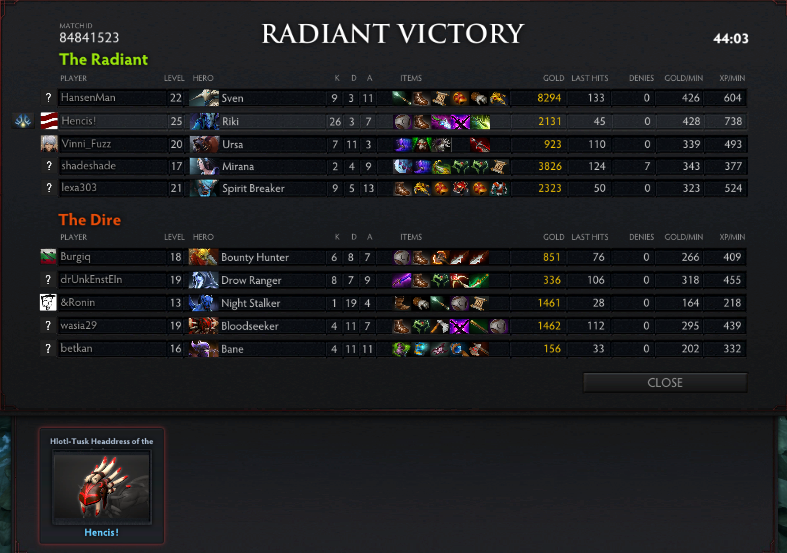Open the Hlotl-Tusk Headdress item drop
The width and height of the screenshot is (787, 553).
point(101,484)
